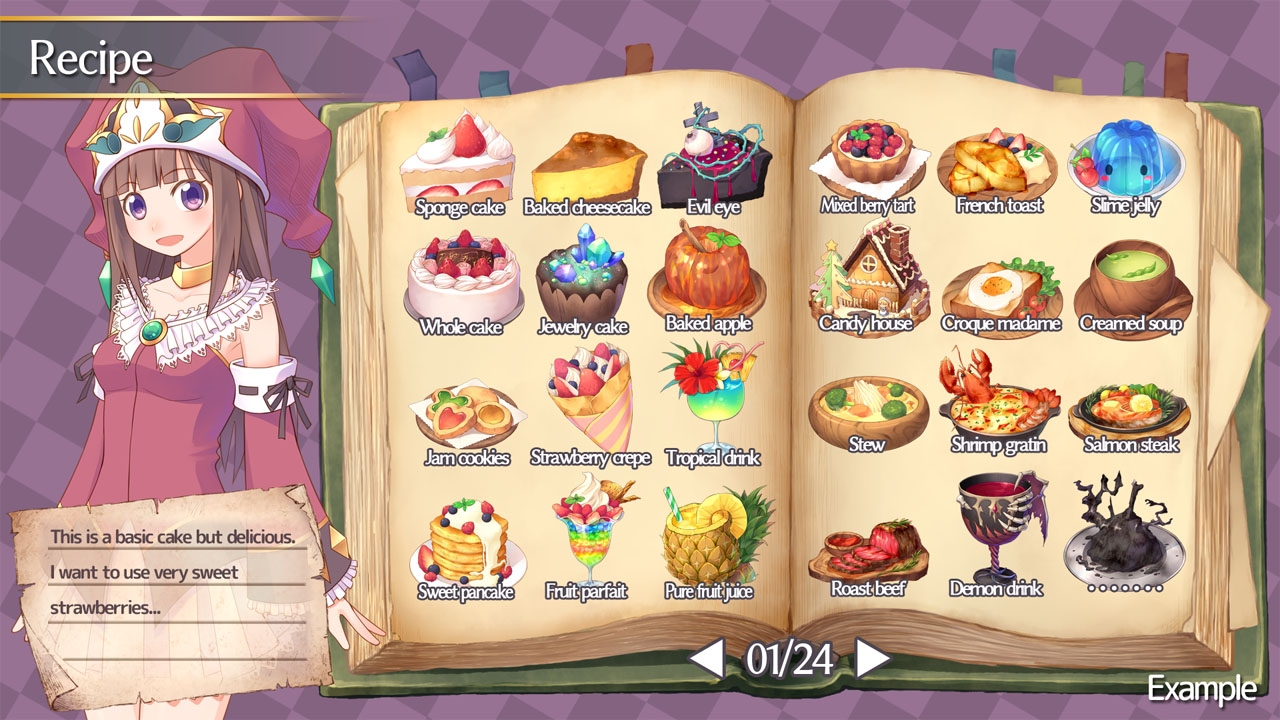Open the Roast beef recipe
The image size is (1280, 720).
[867, 550]
